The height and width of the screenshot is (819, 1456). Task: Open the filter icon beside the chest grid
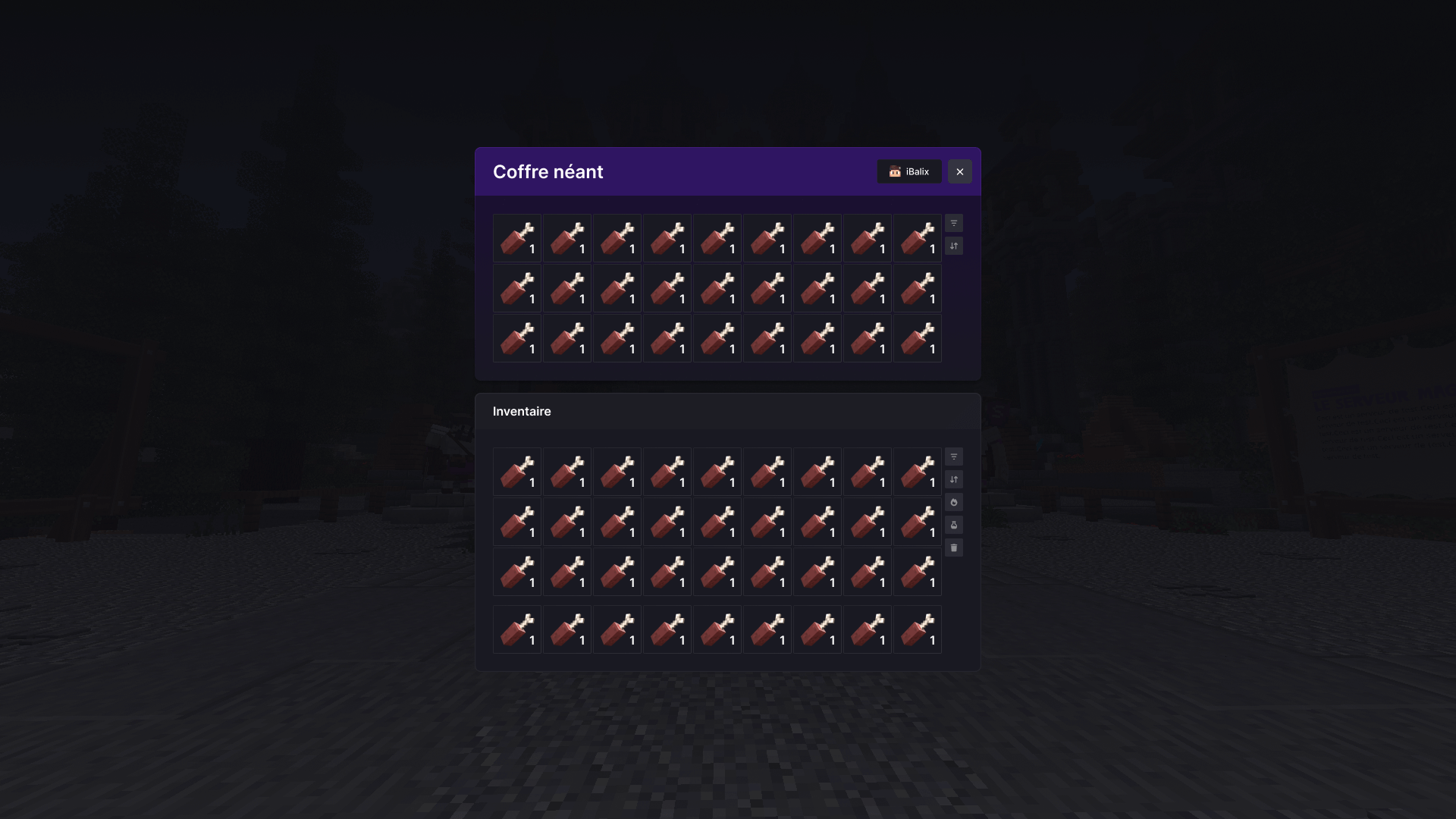point(953,223)
